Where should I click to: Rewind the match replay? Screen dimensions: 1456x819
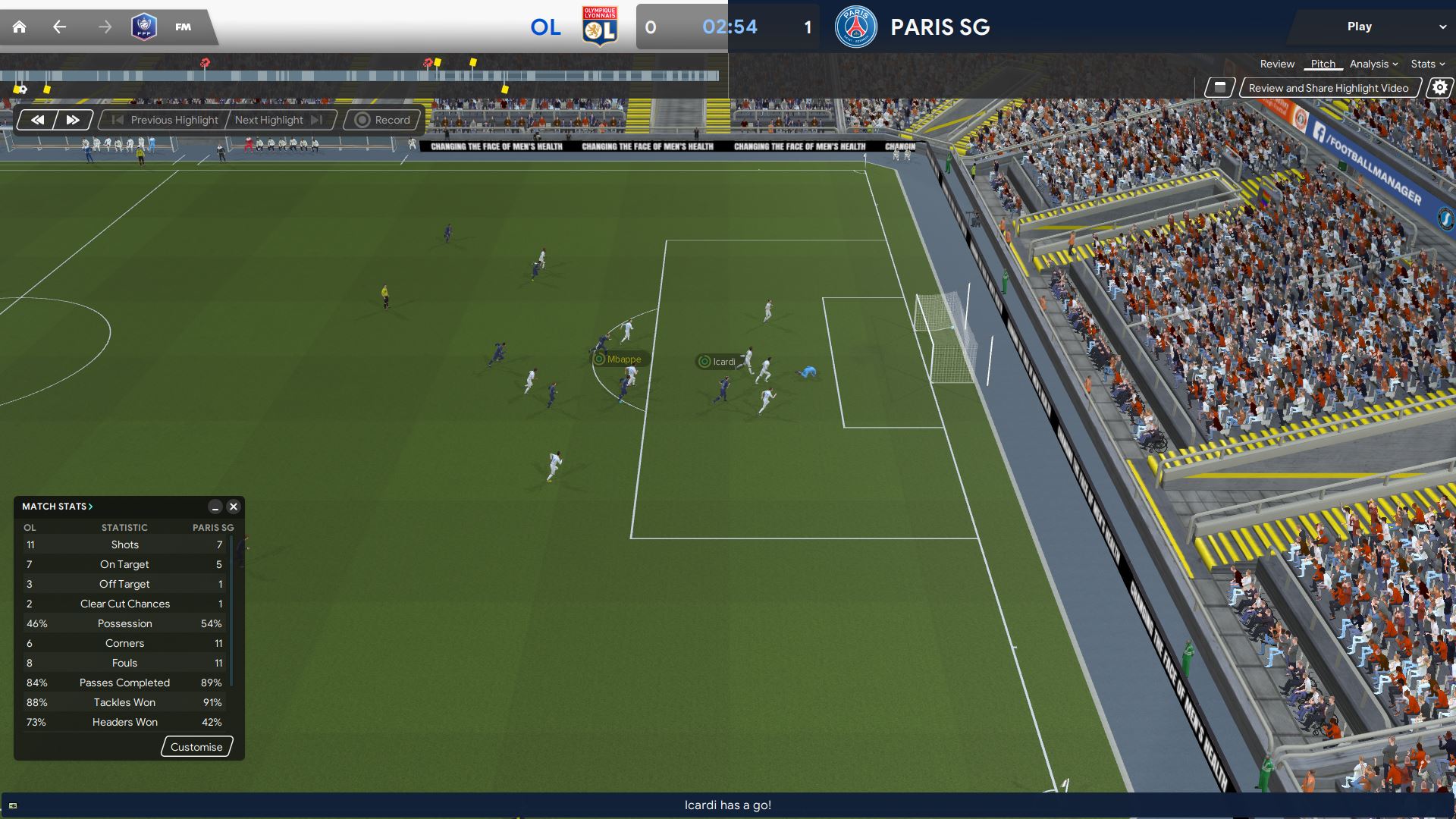pos(37,120)
